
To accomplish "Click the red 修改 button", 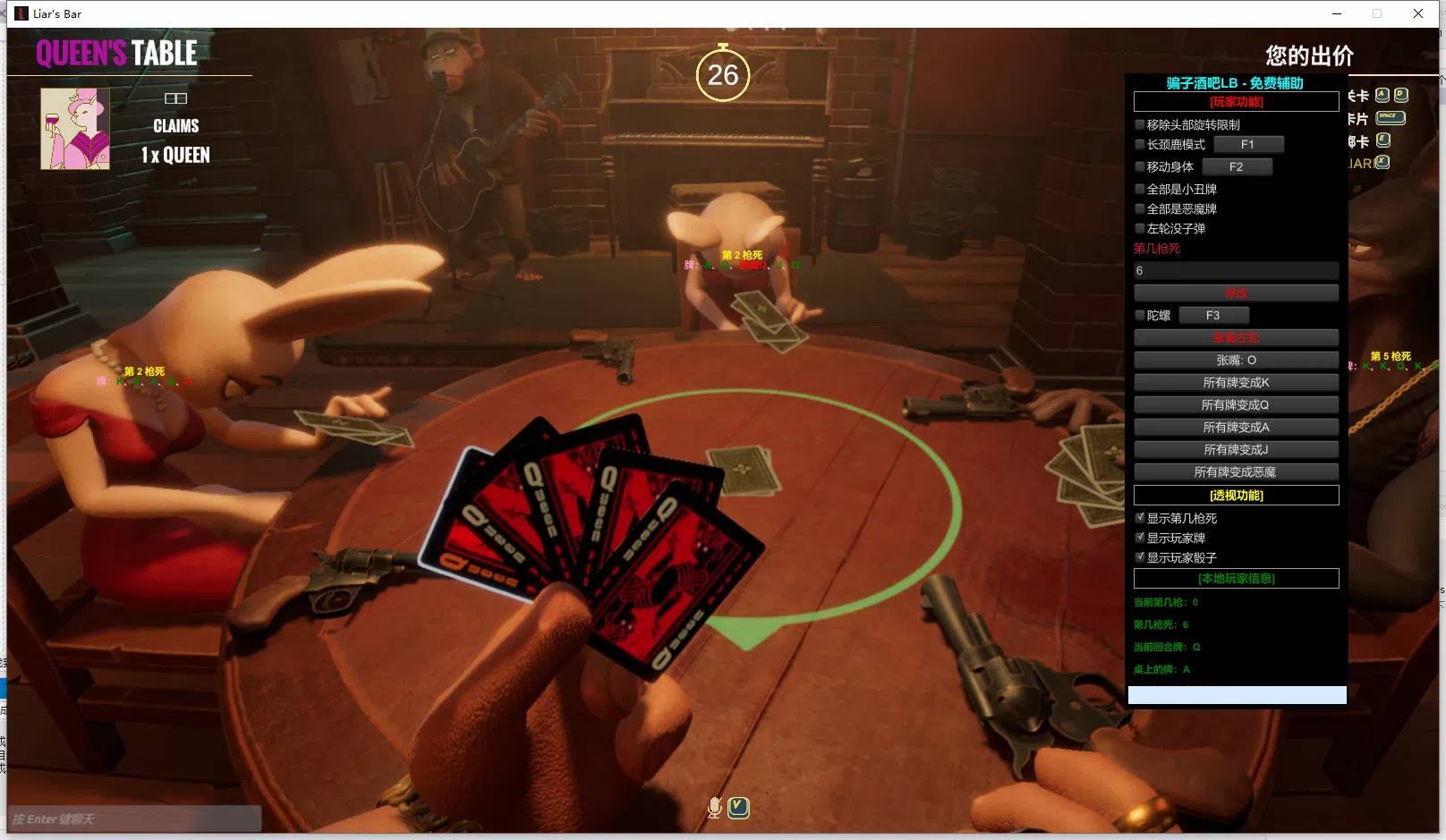I will click(x=1236, y=293).
